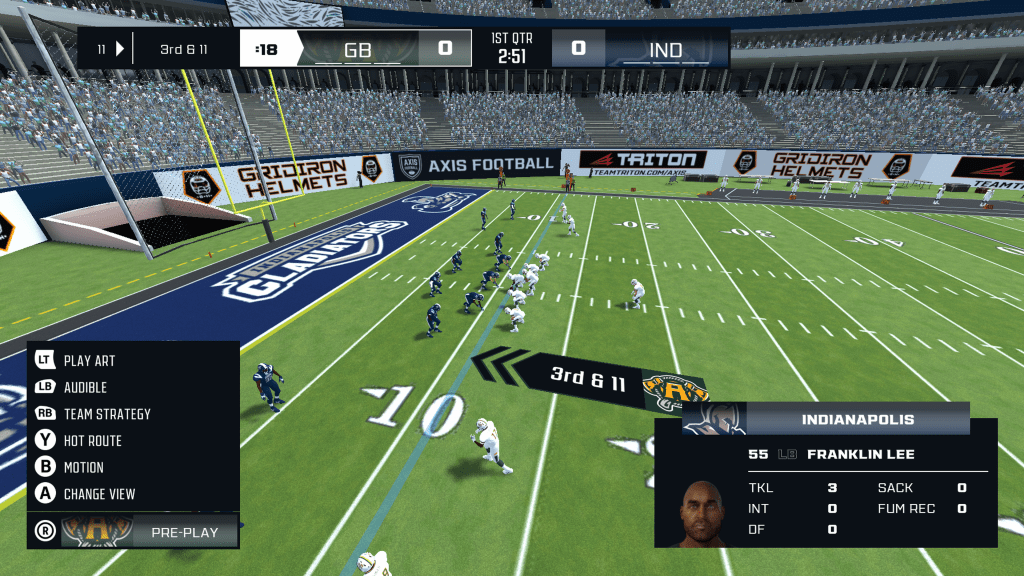Click the Change View entry
This screenshot has height=576, width=1024.
click(99, 494)
